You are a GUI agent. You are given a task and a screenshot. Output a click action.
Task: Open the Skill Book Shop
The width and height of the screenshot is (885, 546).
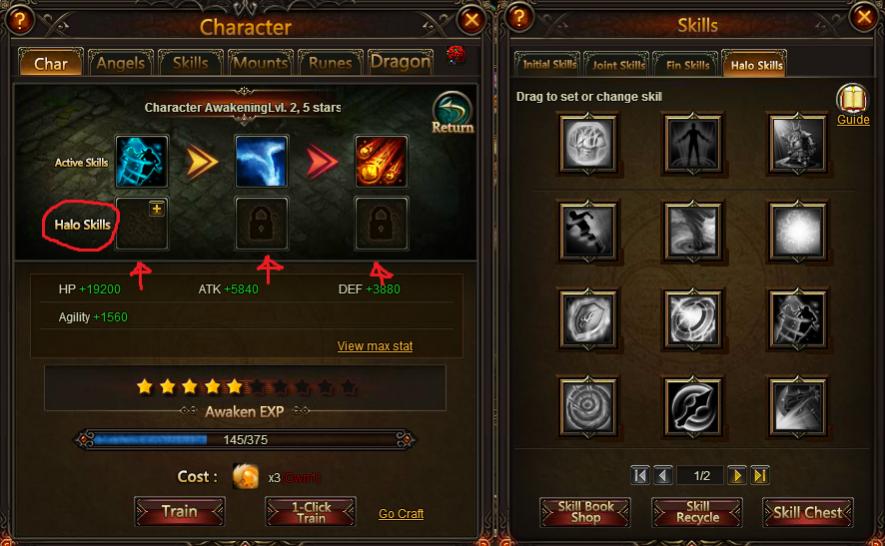[586, 512]
